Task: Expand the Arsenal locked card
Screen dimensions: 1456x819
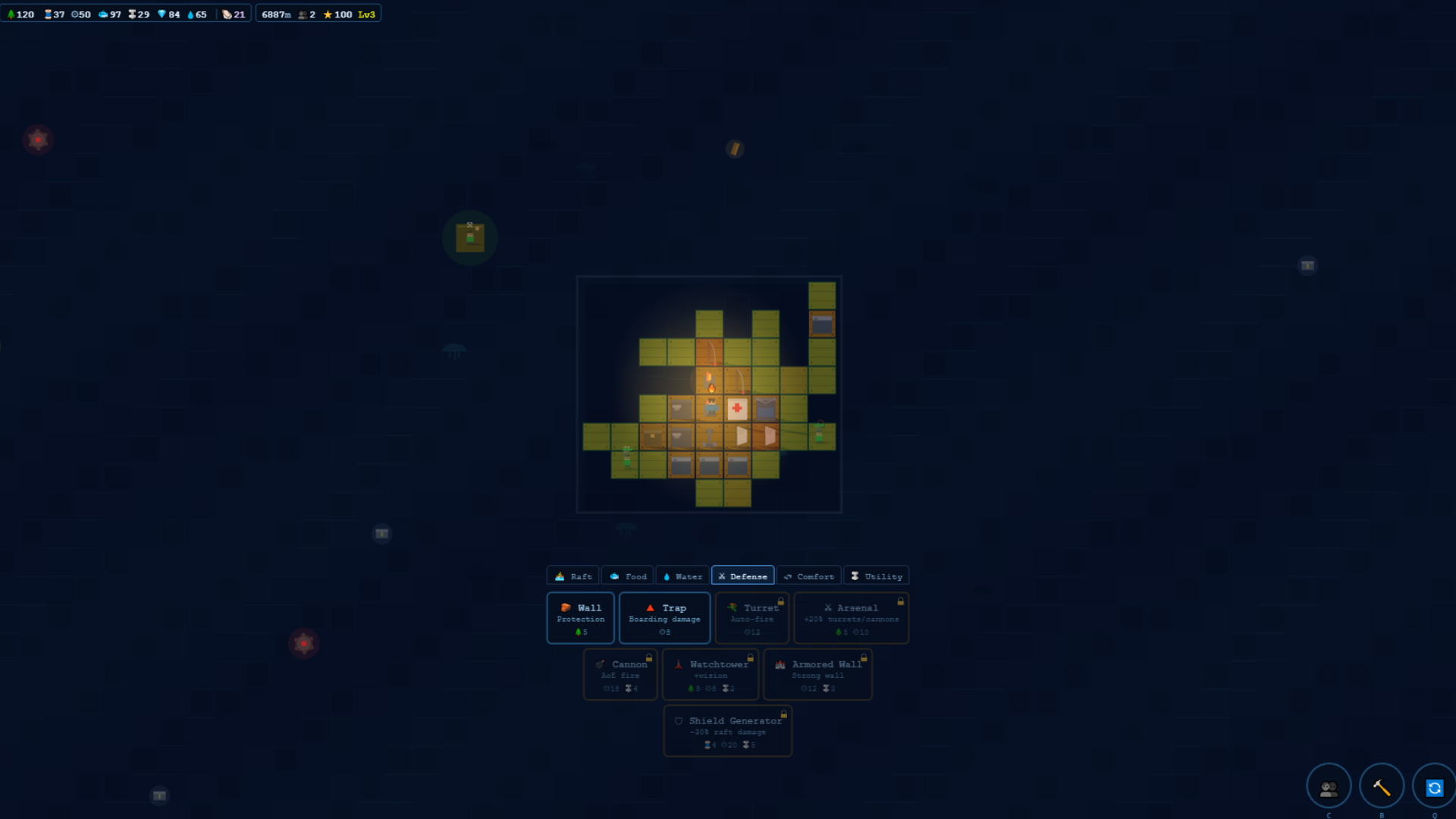Action: click(851, 618)
